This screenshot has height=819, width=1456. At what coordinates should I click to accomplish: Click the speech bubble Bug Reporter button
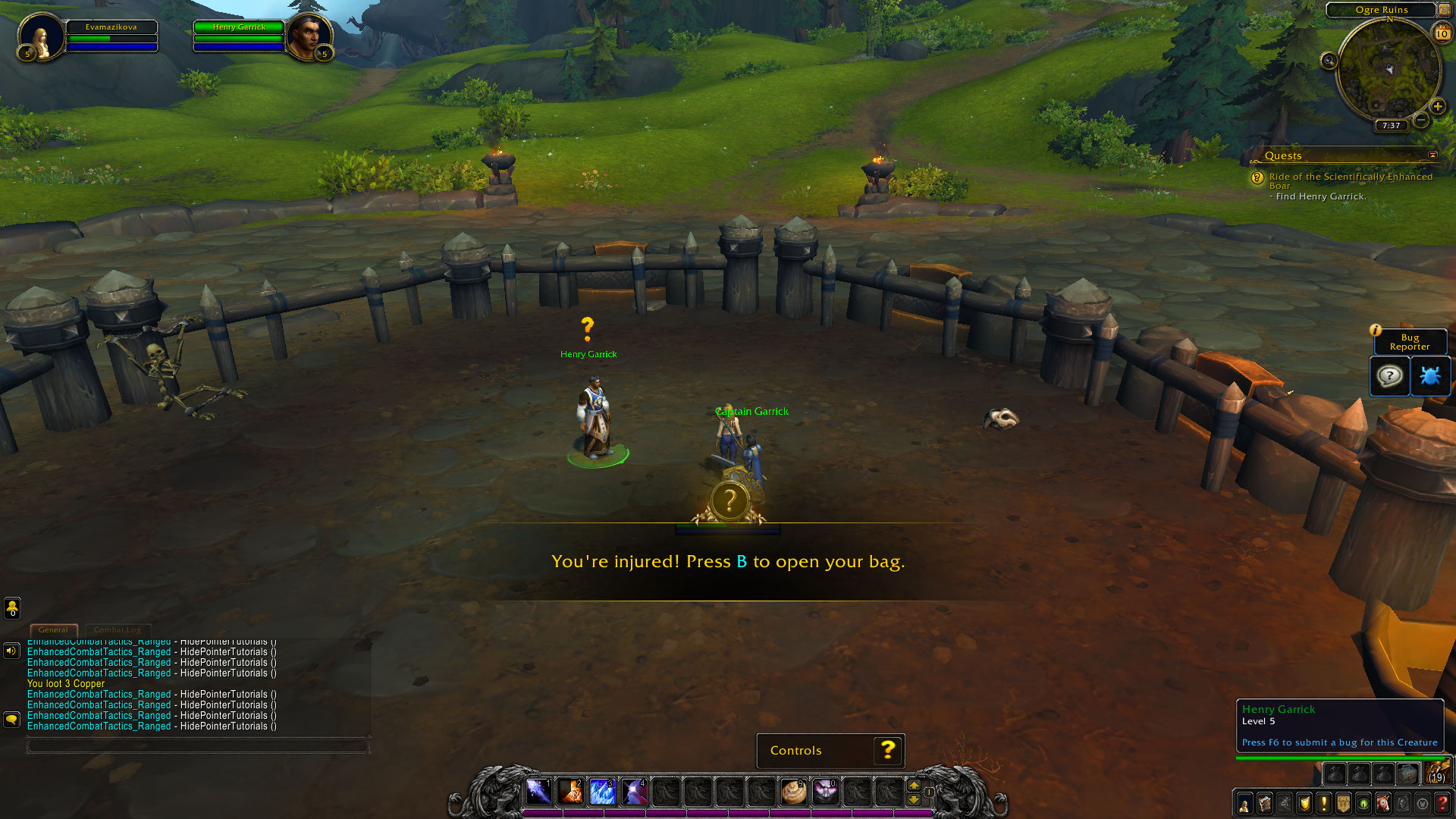[1389, 376]
